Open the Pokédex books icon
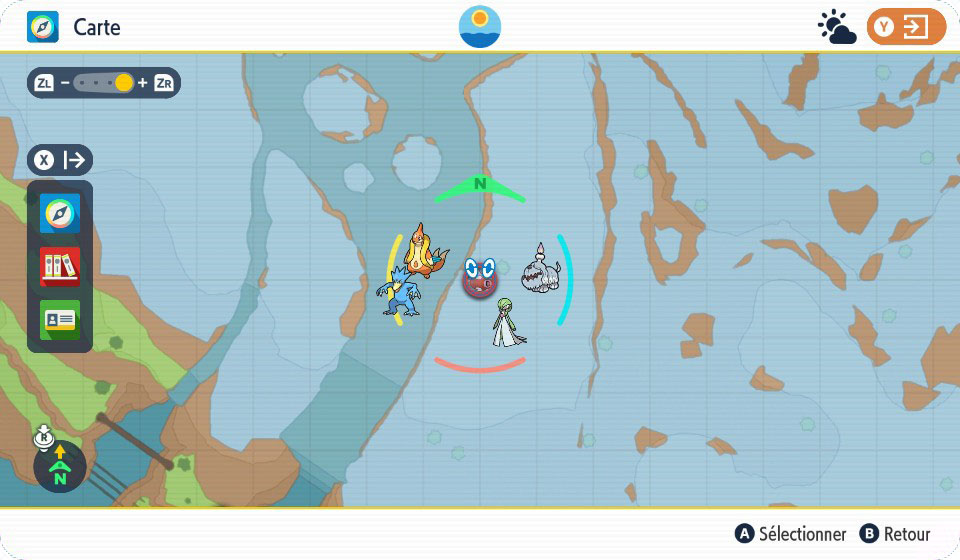The height and width of the screenshot is (560, 960). pyautogui.click(x=60, y=267)
